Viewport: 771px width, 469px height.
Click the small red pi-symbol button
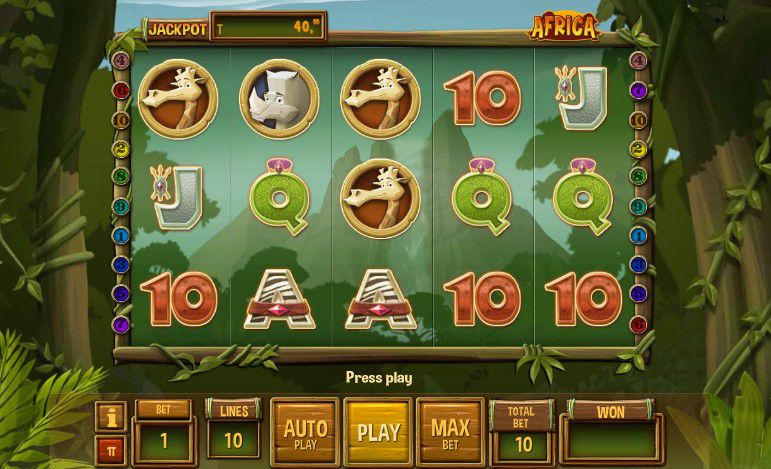[111, 449]
